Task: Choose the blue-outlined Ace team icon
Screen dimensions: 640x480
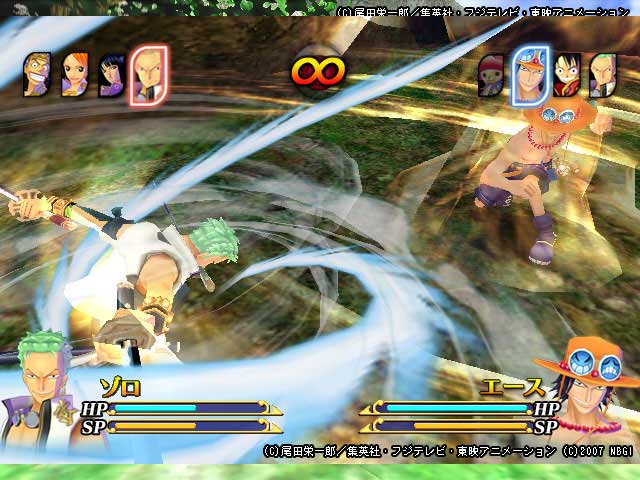Action: click(528, 75)
